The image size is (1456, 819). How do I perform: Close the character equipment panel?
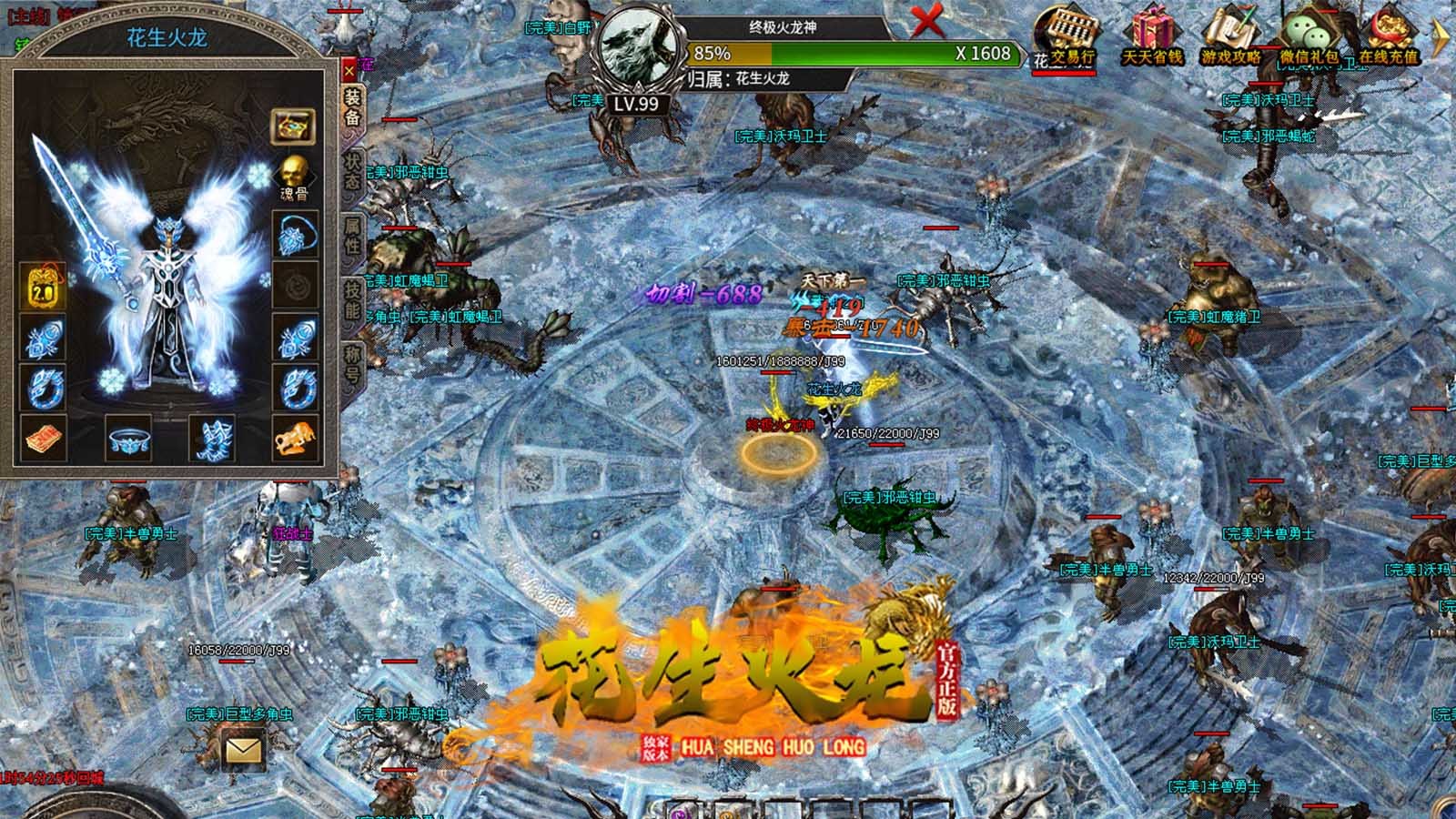349,70
